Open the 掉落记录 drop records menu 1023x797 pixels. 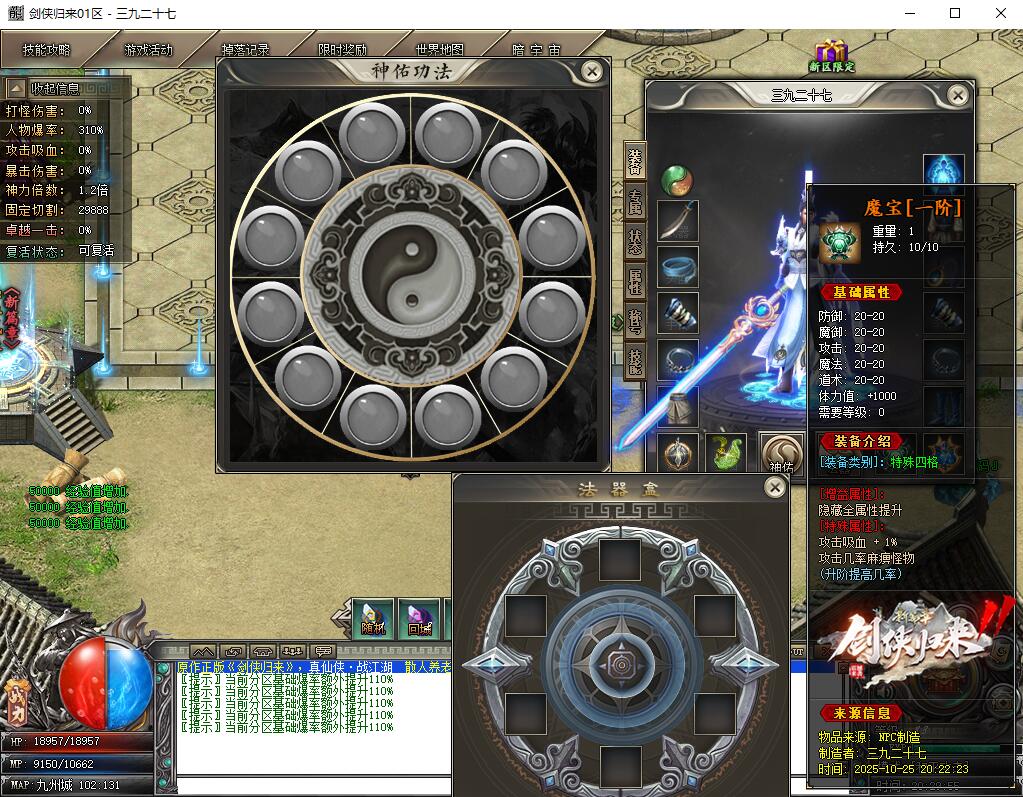click(245, 49)
